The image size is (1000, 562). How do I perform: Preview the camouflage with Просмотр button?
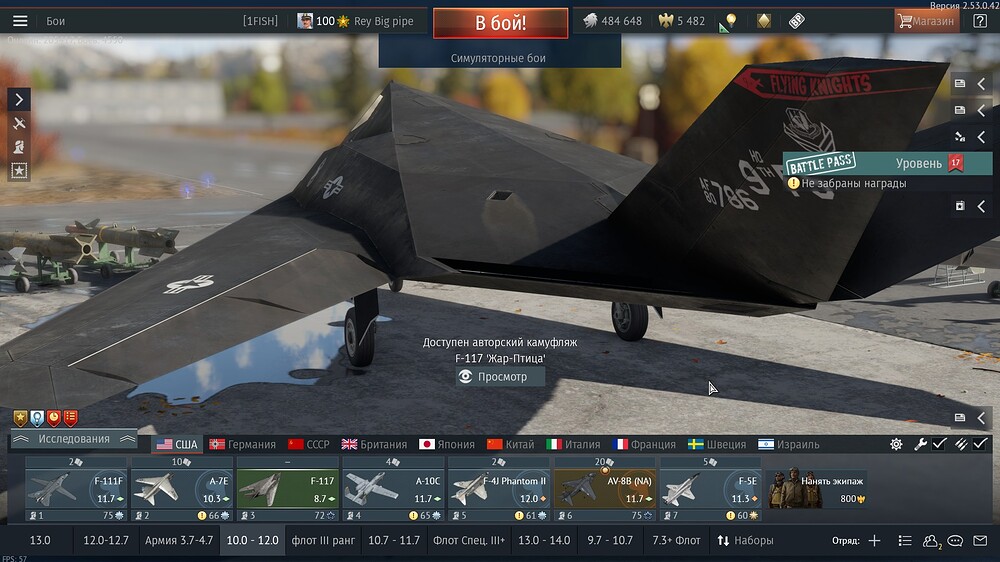(x=500, y=377)
